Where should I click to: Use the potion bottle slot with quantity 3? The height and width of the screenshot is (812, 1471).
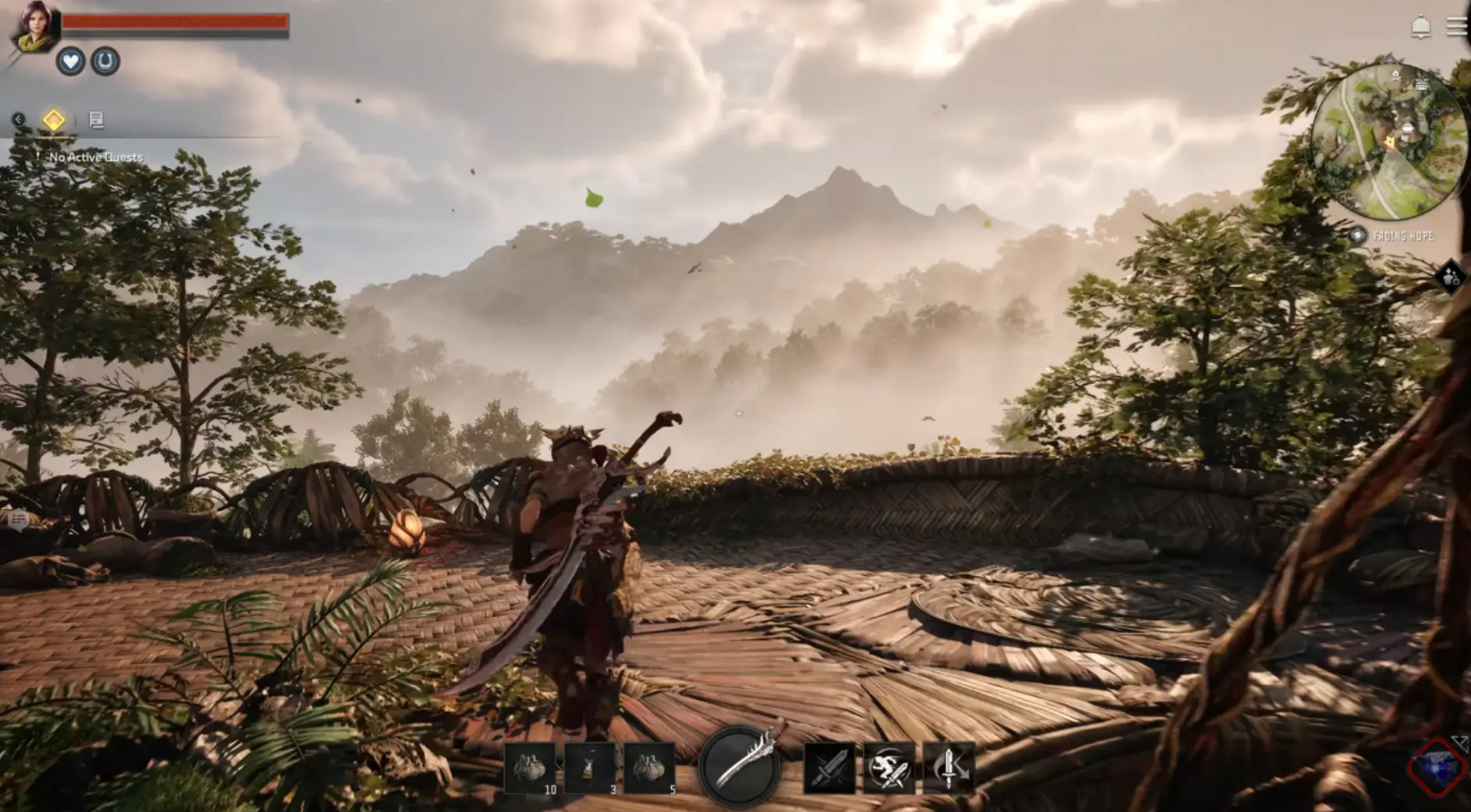point(590,768)
